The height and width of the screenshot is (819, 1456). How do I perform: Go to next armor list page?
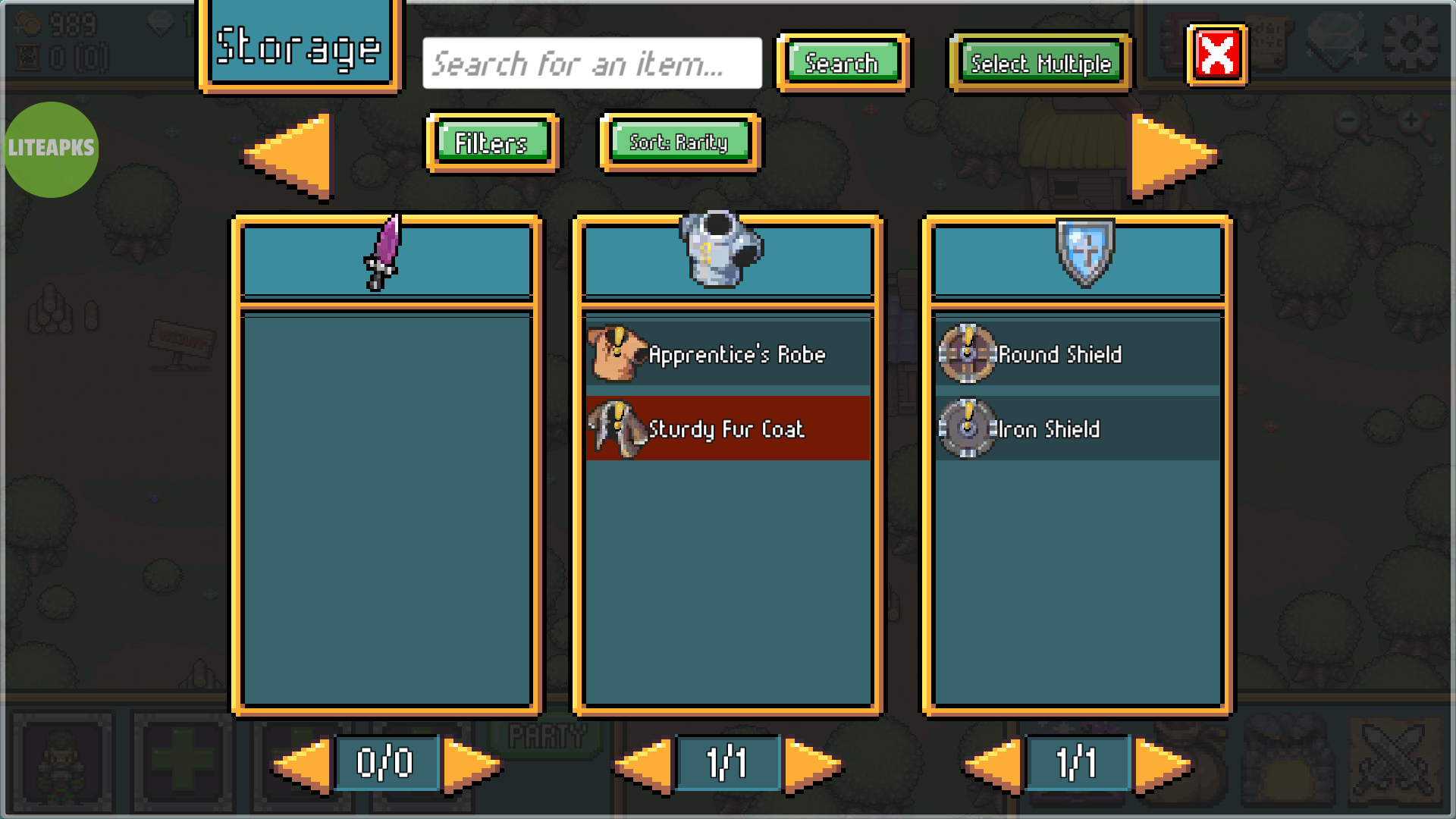coord(811,764)
